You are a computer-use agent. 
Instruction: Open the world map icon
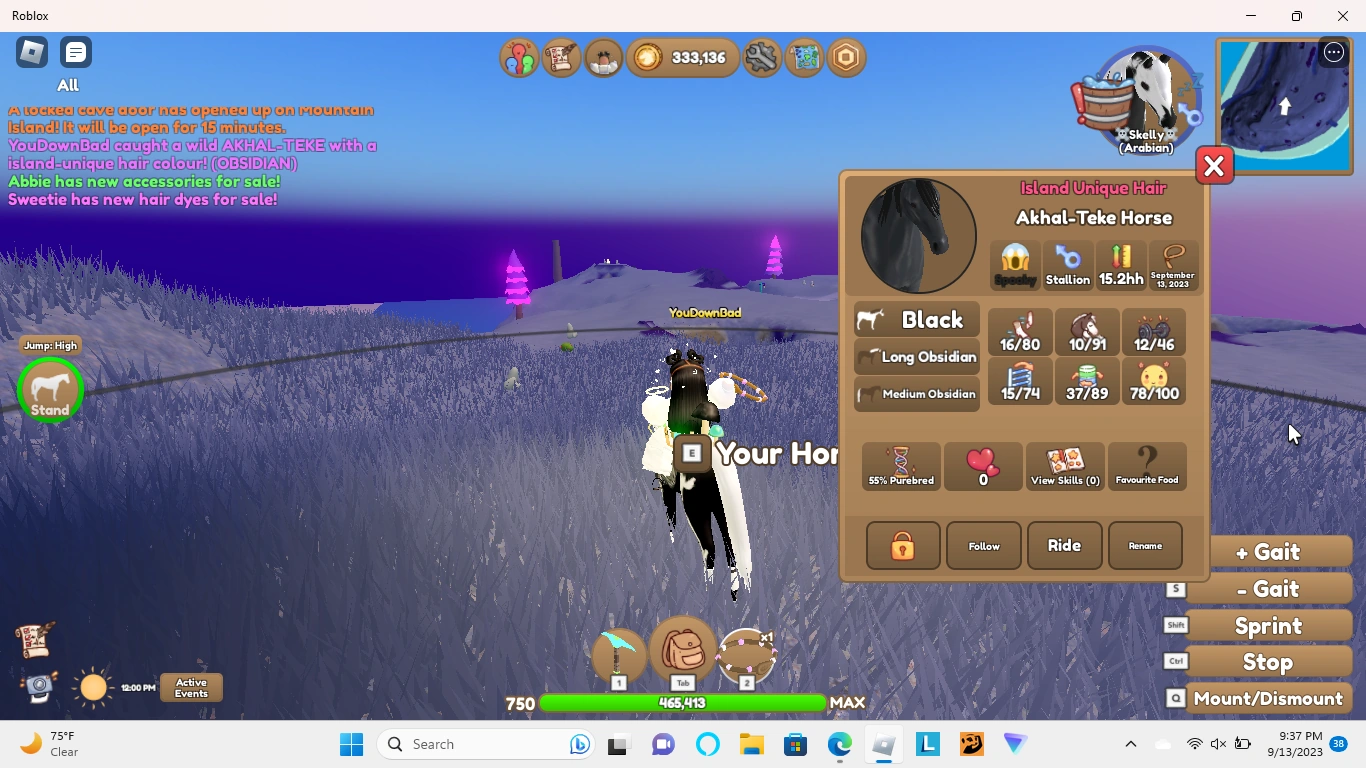click(x=805, y=57)
